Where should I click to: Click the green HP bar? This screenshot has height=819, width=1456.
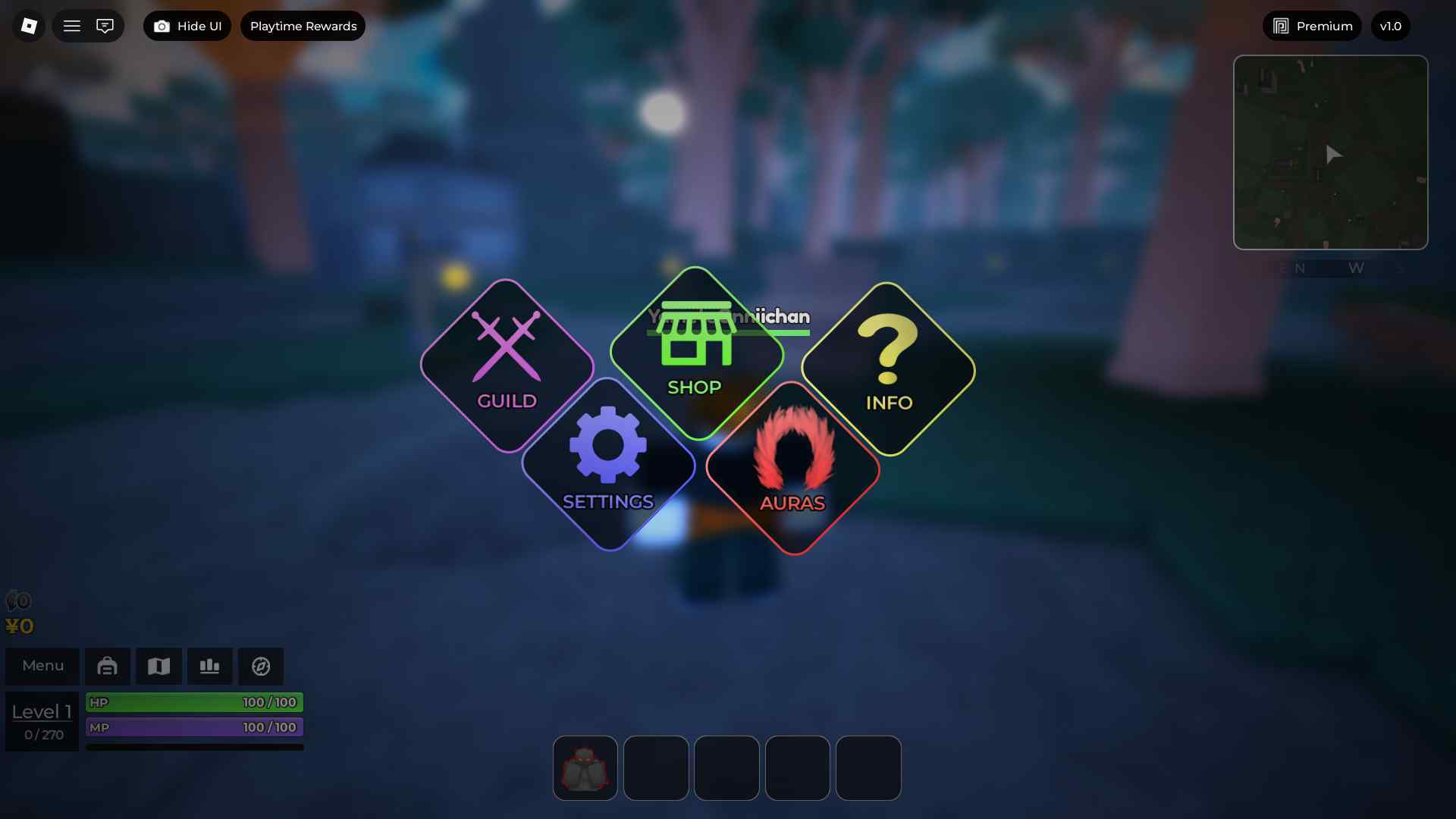click(194, 701)
